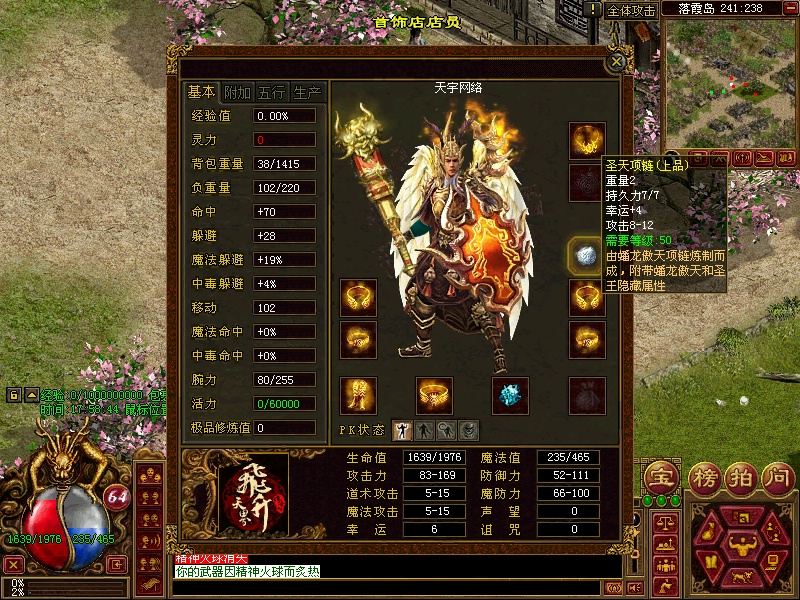Image resolution: width=800 pixels, height=600 pixels.
Task: Close the character equipment panel
Action: coord(618,61)
